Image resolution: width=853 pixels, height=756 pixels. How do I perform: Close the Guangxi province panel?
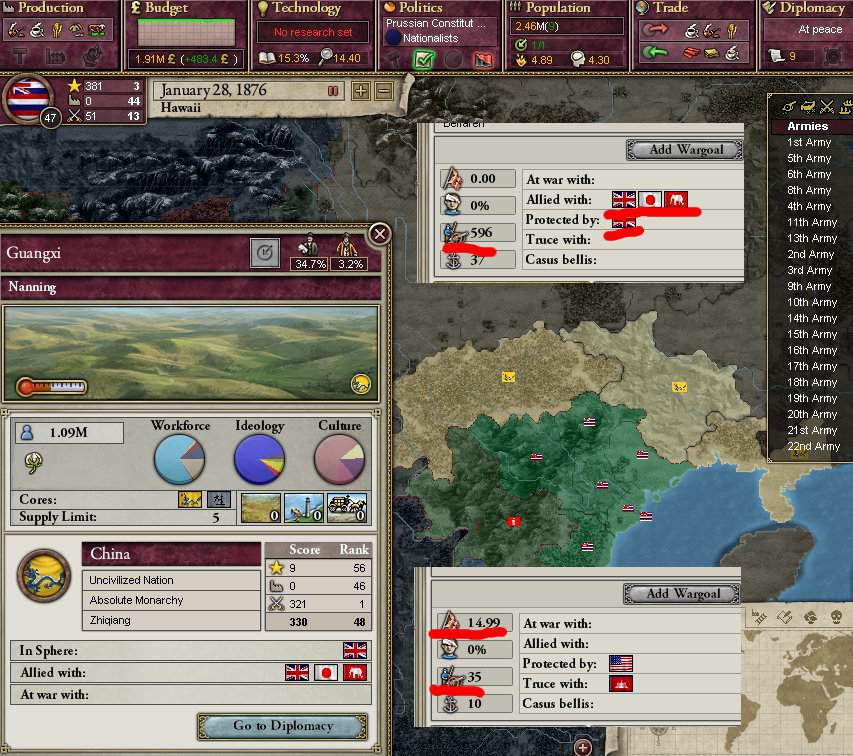click(380, 234)
